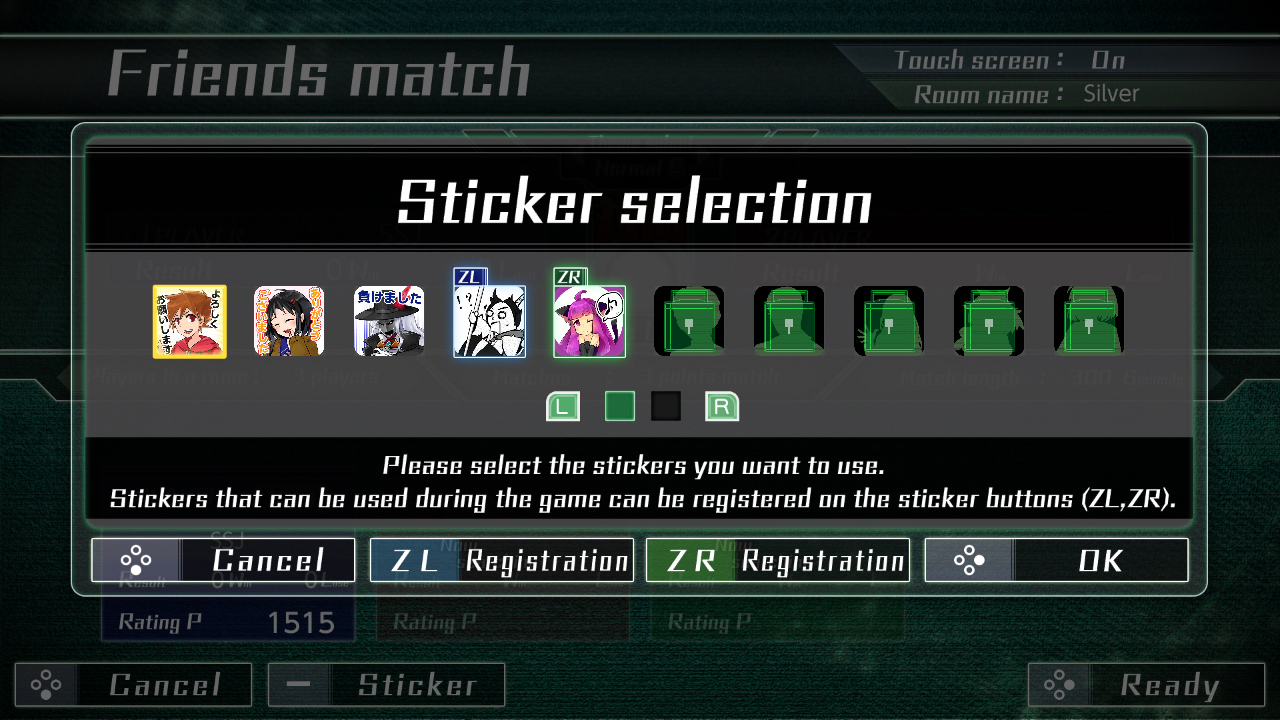Open the Sticker menu in the bottom bar
Image resolution: width=1280 pixels, height=720 pixels.
[x=386, y=685]
